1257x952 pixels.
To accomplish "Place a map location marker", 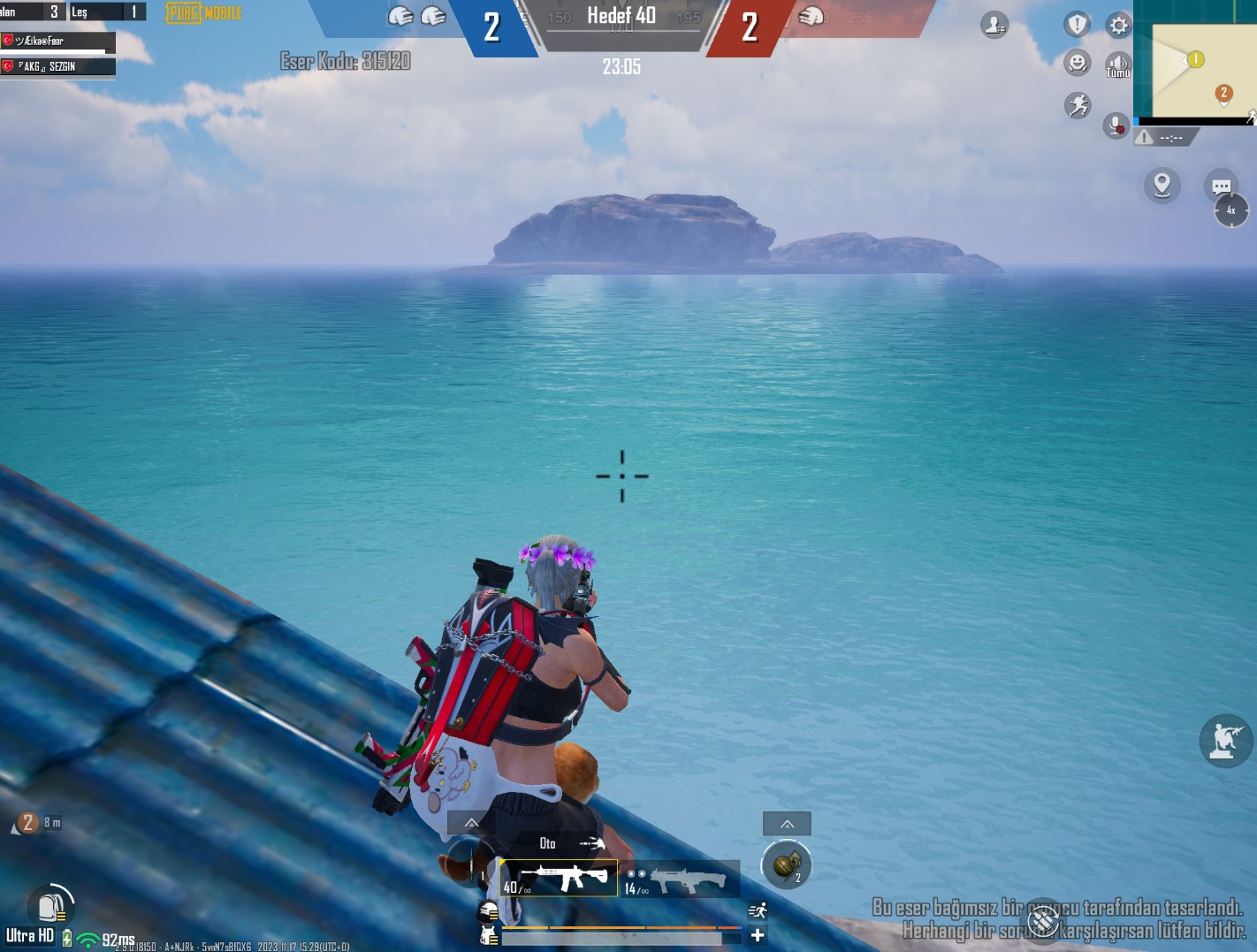I will tap(1162, 186).
